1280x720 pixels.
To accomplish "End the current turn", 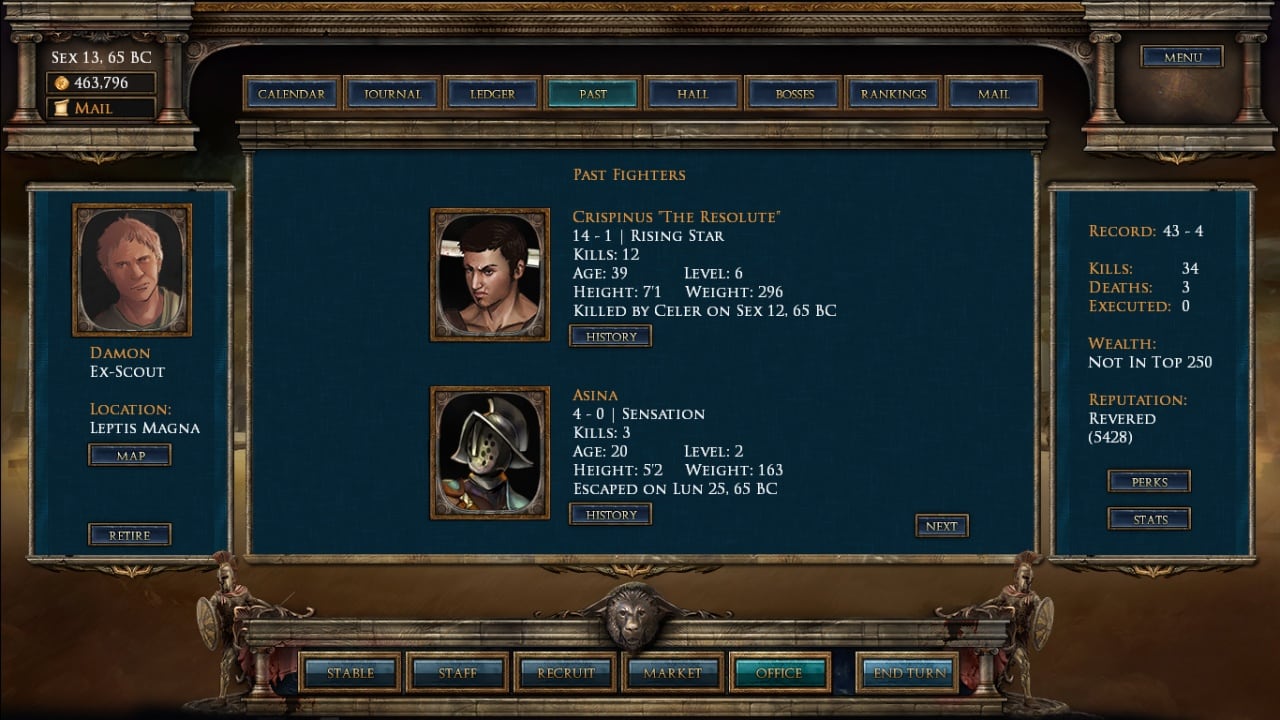I will 908,673.
